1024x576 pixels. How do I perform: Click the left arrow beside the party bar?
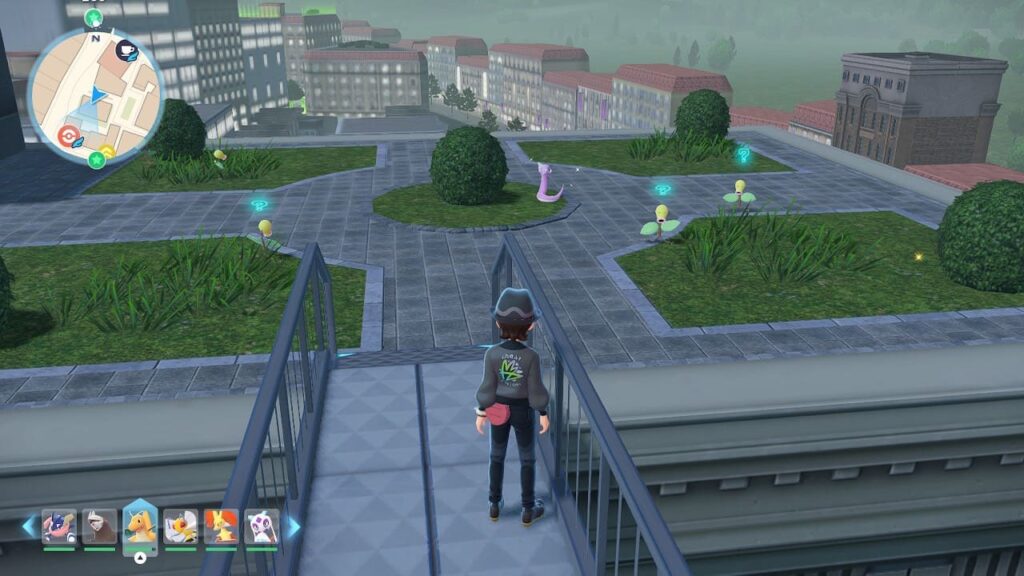pyautogui.click(x=28, y=525)
